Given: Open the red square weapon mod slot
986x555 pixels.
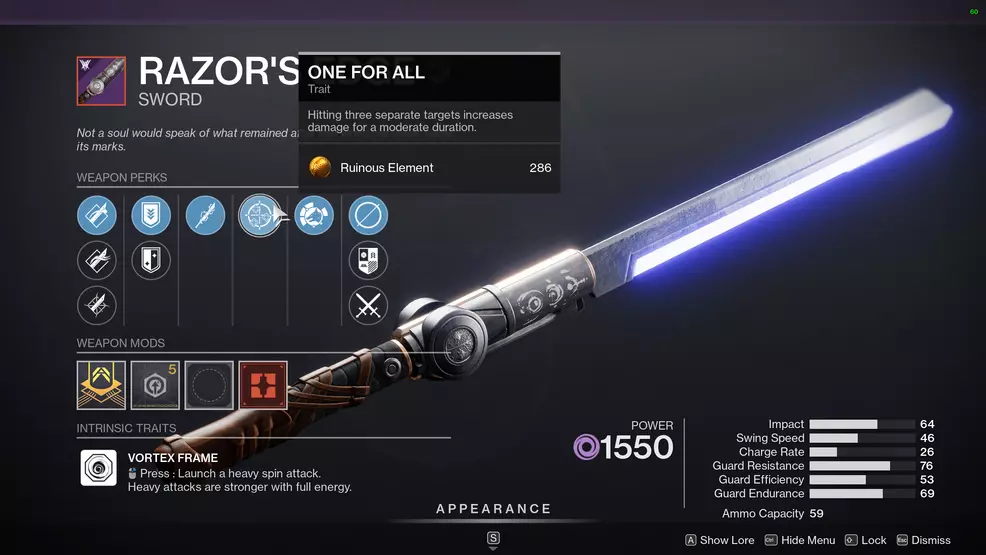Looking at the screenshot, I should [x=263, y=385].
